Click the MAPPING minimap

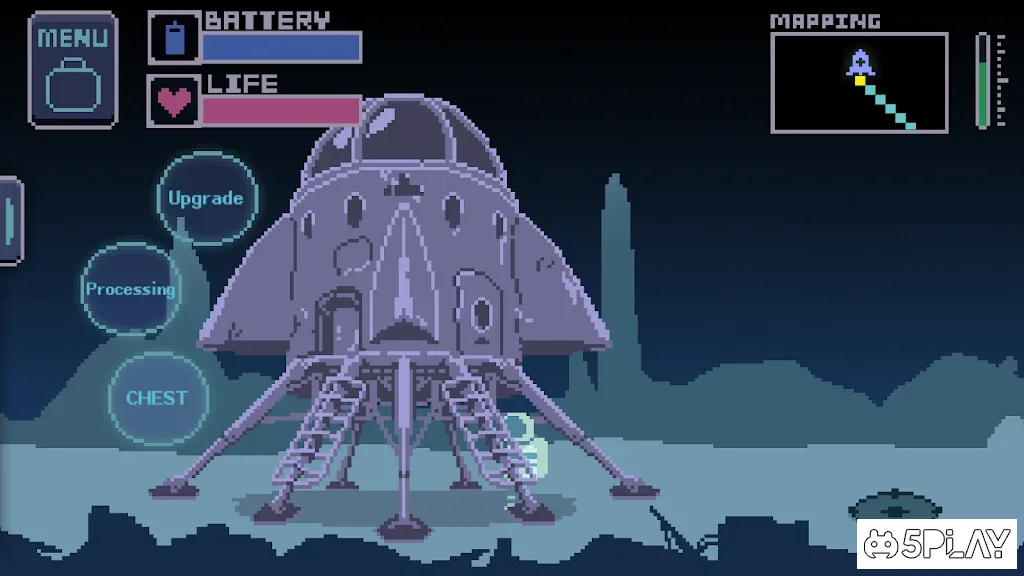coord(859,83)
